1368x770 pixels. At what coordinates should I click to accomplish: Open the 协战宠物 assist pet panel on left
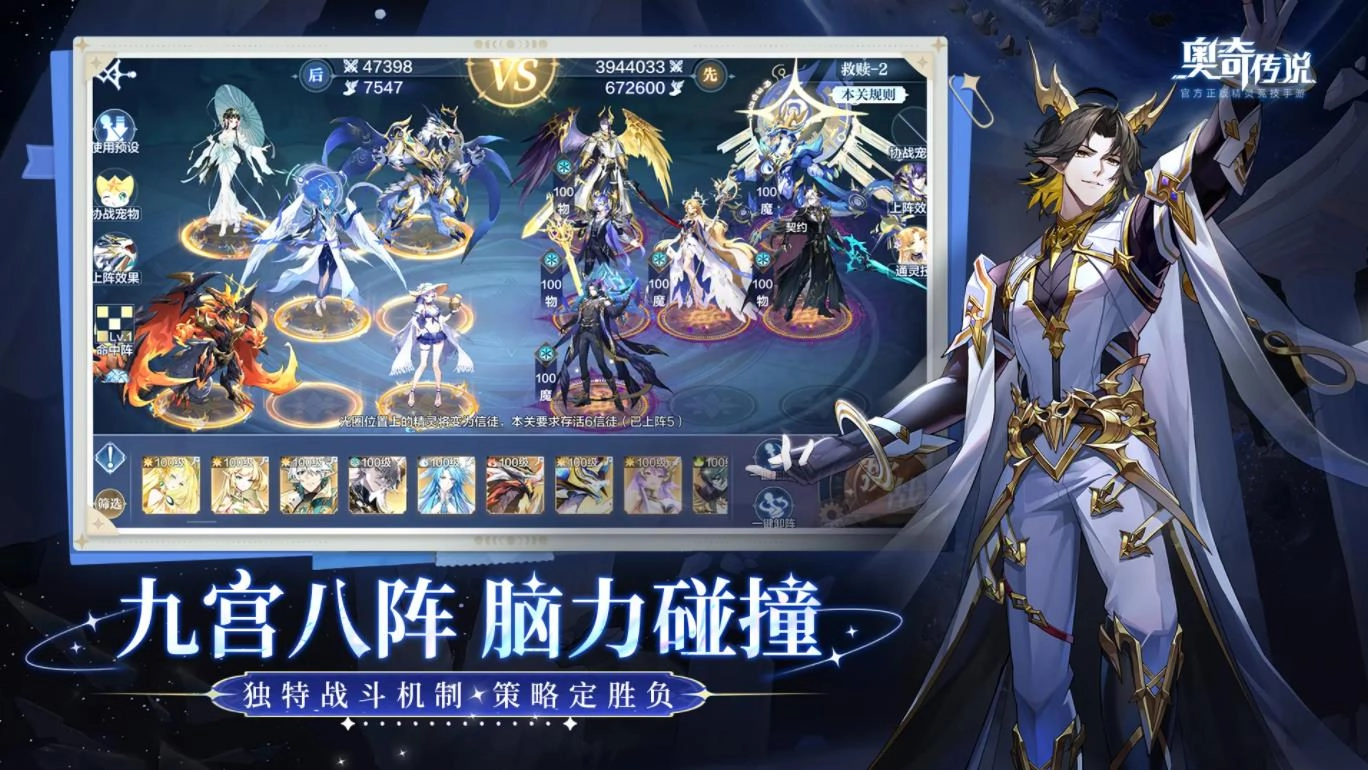(115, 188)
